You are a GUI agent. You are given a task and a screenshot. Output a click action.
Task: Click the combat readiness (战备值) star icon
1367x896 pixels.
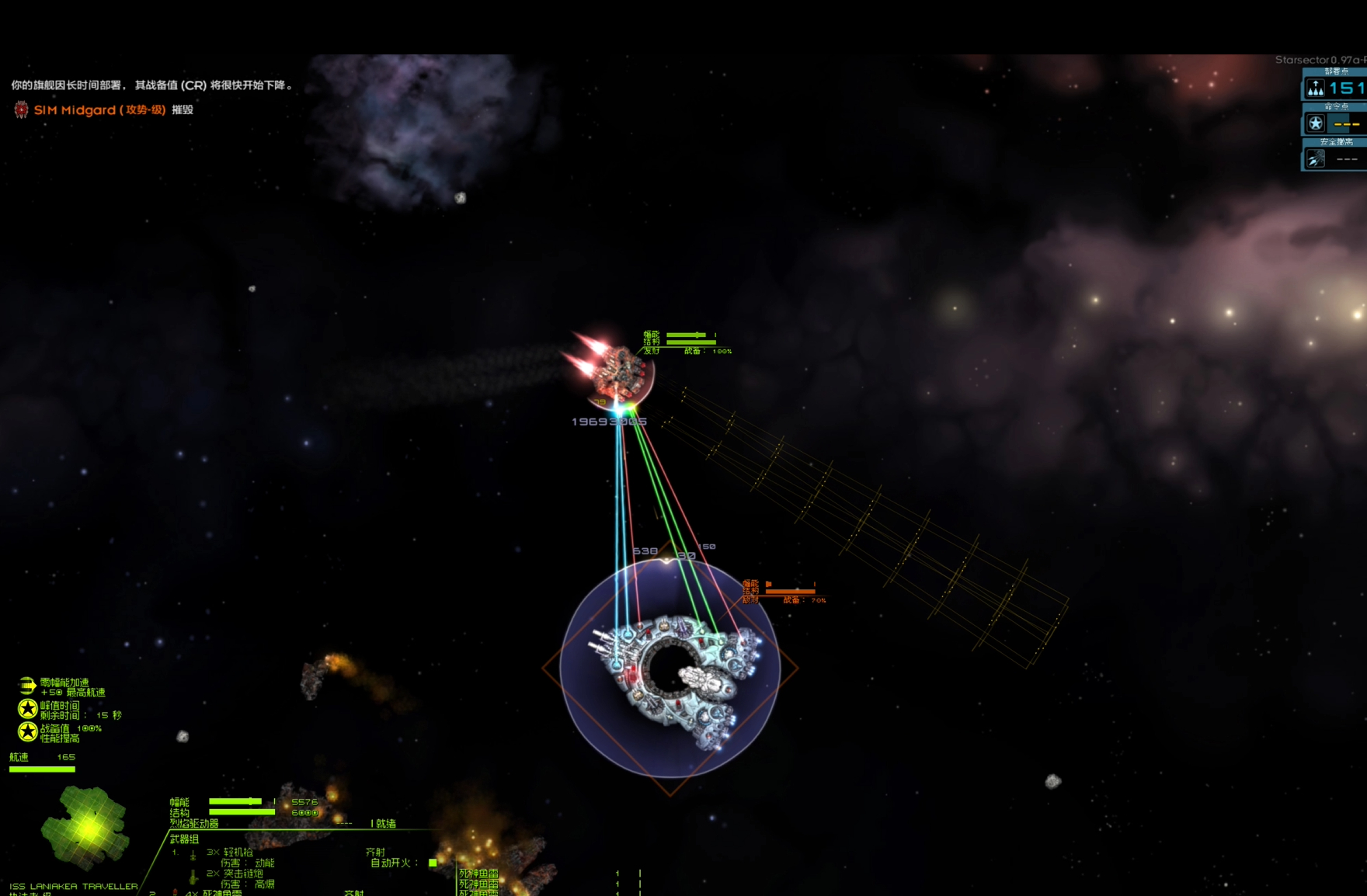coord(28,731)
